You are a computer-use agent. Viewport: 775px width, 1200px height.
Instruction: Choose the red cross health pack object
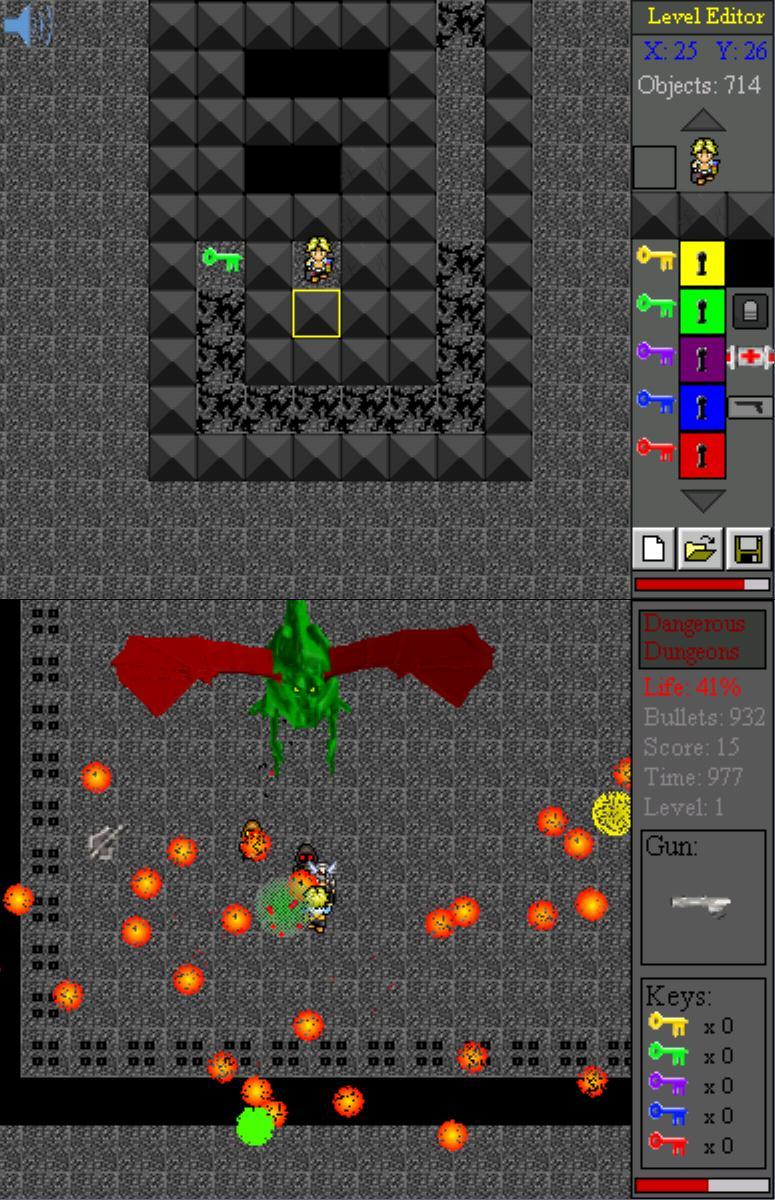pyautogui.click(x=750, y=357)
